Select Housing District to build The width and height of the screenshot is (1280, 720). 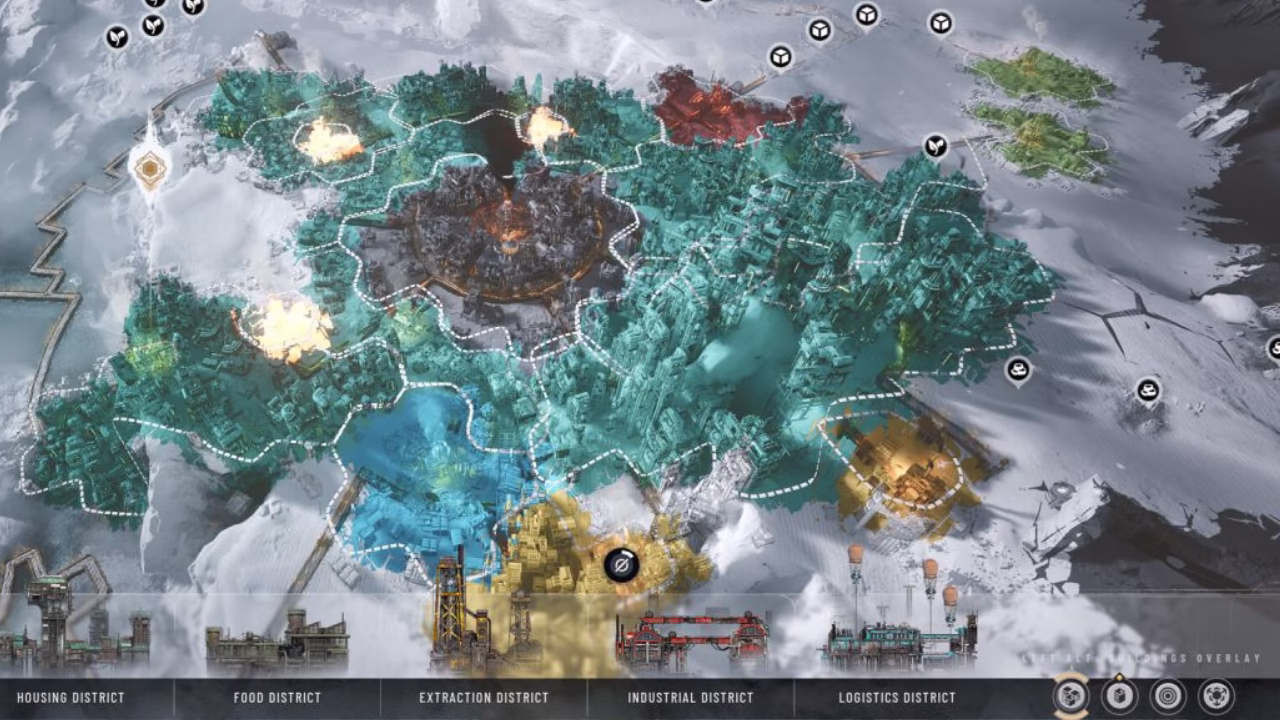pyautogui.click(x=71, y=697)
